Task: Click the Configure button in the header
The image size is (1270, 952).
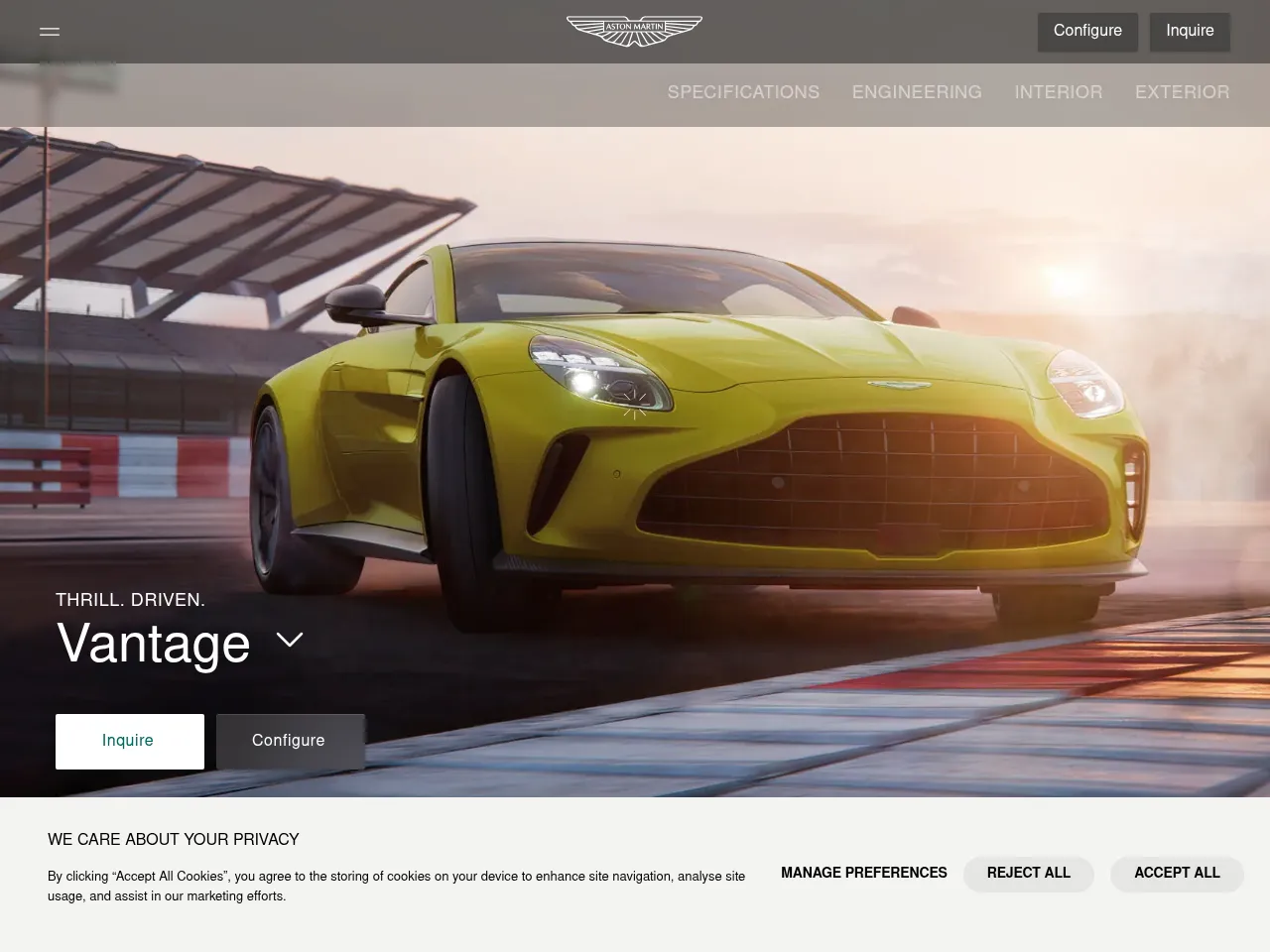Action: (1087, 31)
